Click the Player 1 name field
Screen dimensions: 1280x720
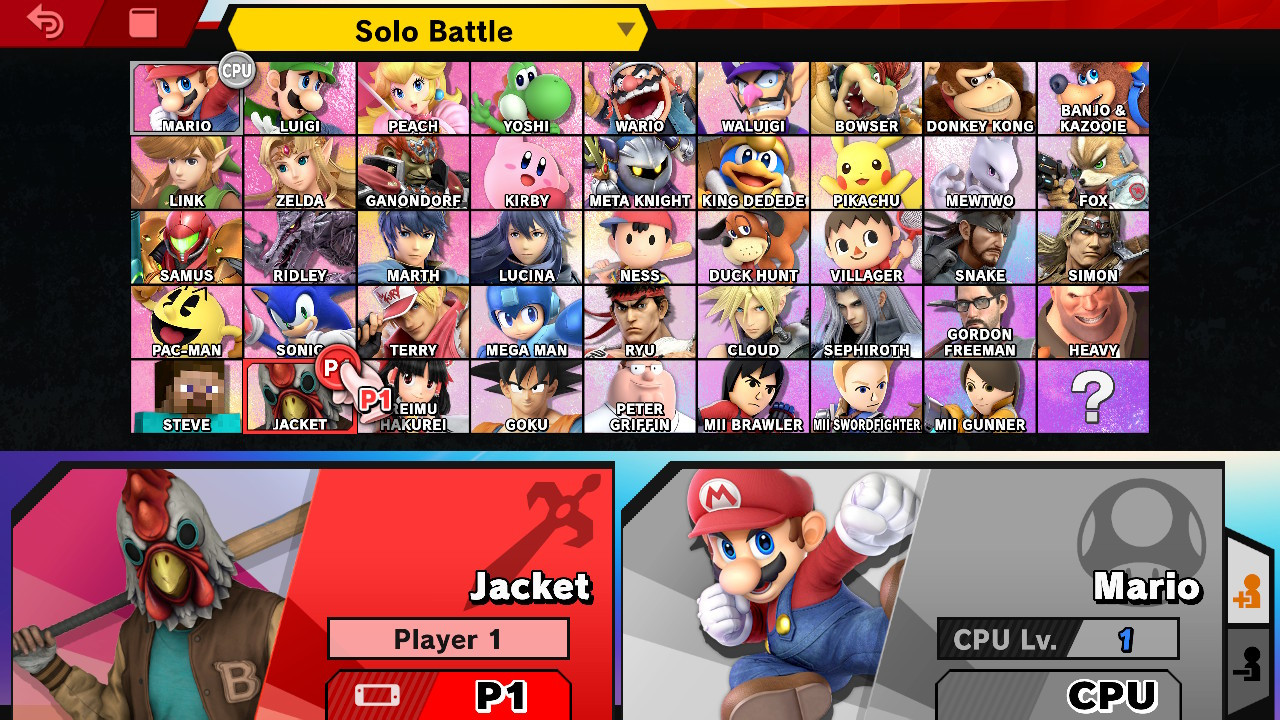point(448,640)
